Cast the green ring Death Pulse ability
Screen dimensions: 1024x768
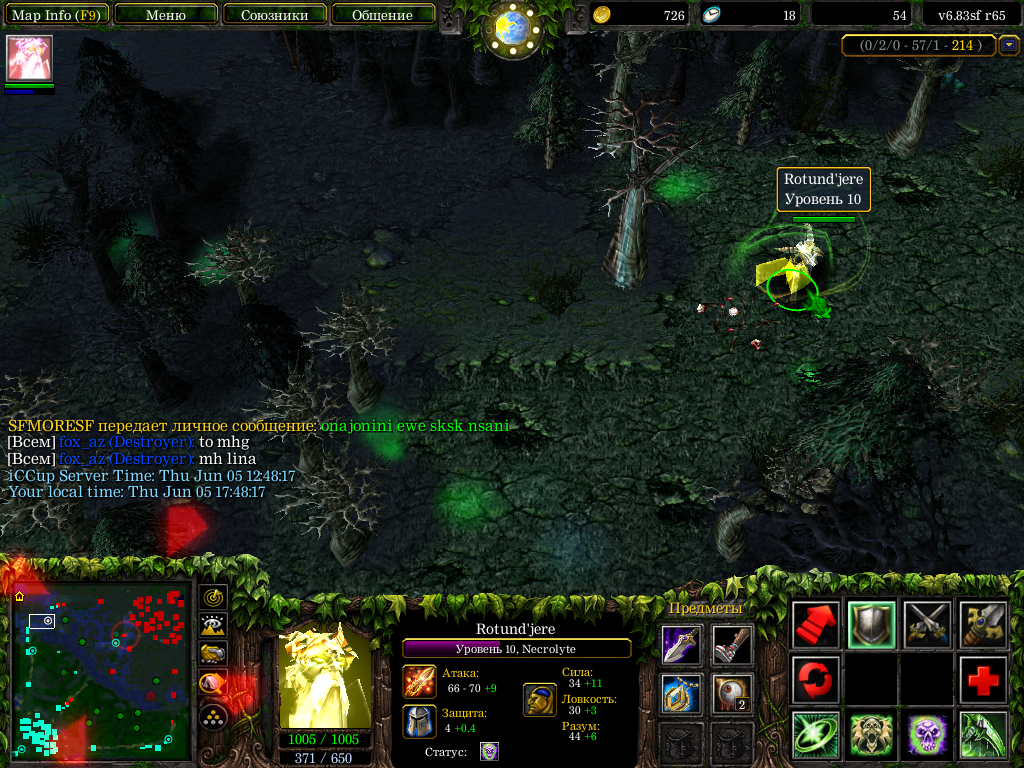815,734
